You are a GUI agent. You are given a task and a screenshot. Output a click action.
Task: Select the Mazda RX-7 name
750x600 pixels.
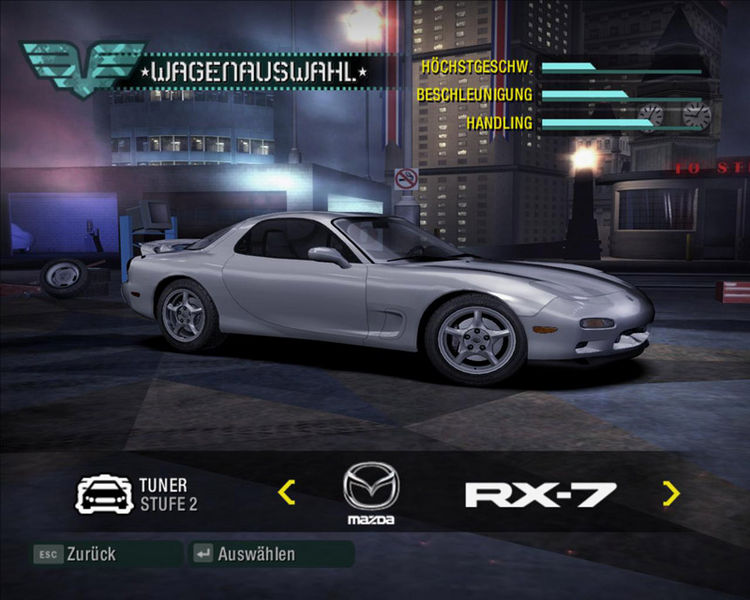pyautogui.click(x=540, y=493)
